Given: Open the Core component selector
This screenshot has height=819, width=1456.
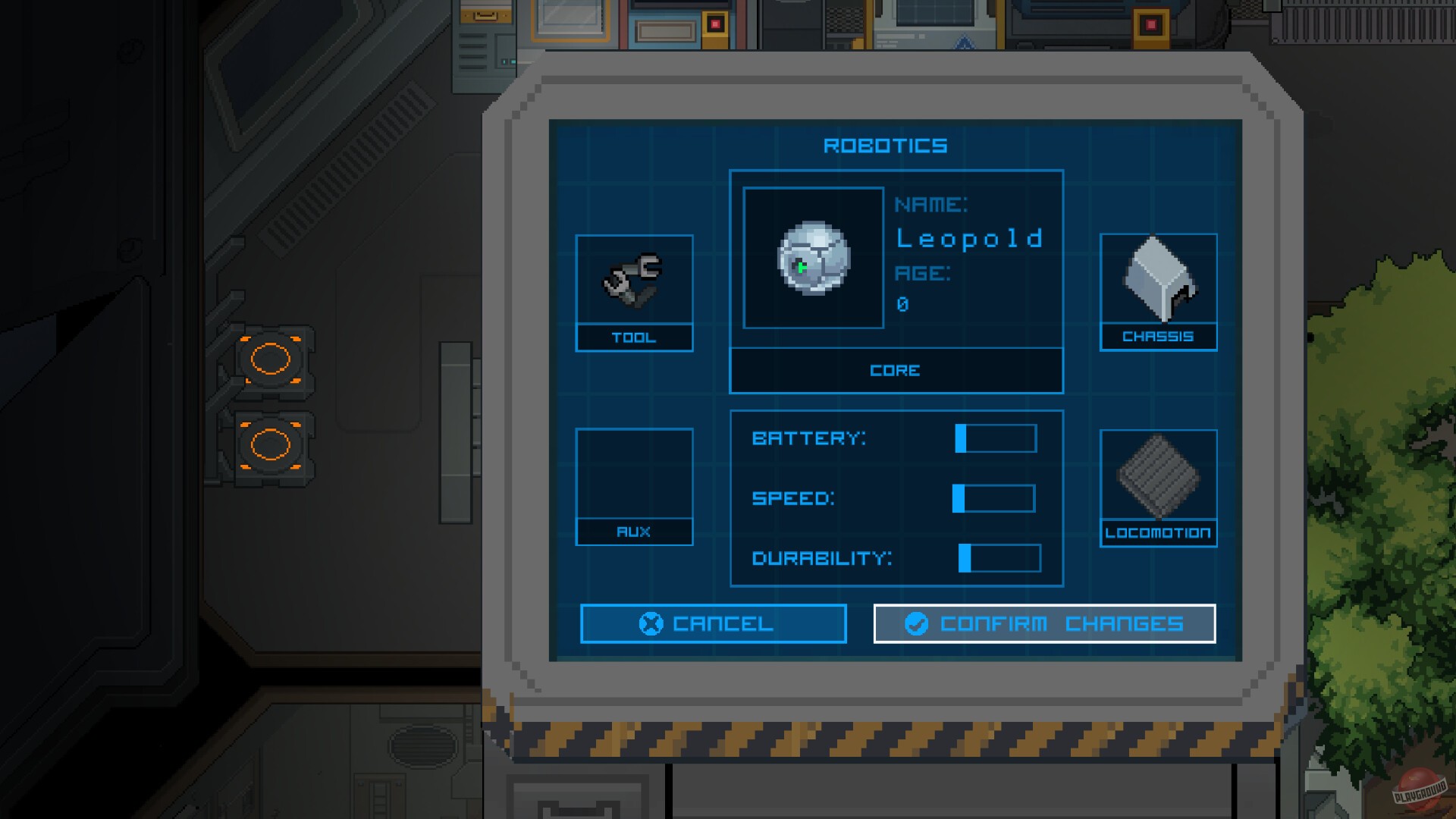Looking at the screenshot, I should click(x=896, y=370).
